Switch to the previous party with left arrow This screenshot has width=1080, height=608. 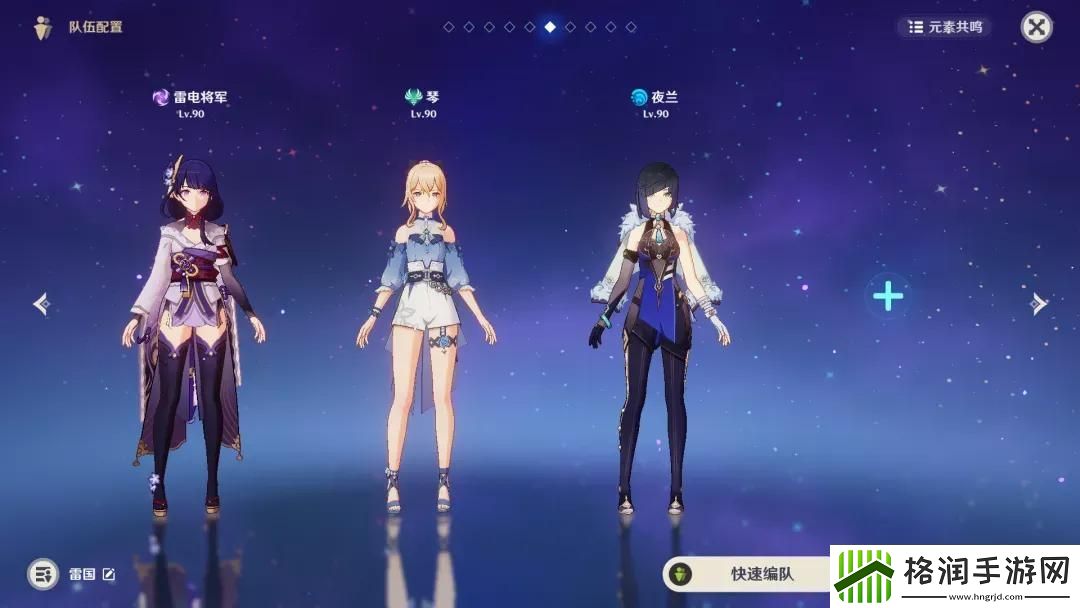pos(41,303)
